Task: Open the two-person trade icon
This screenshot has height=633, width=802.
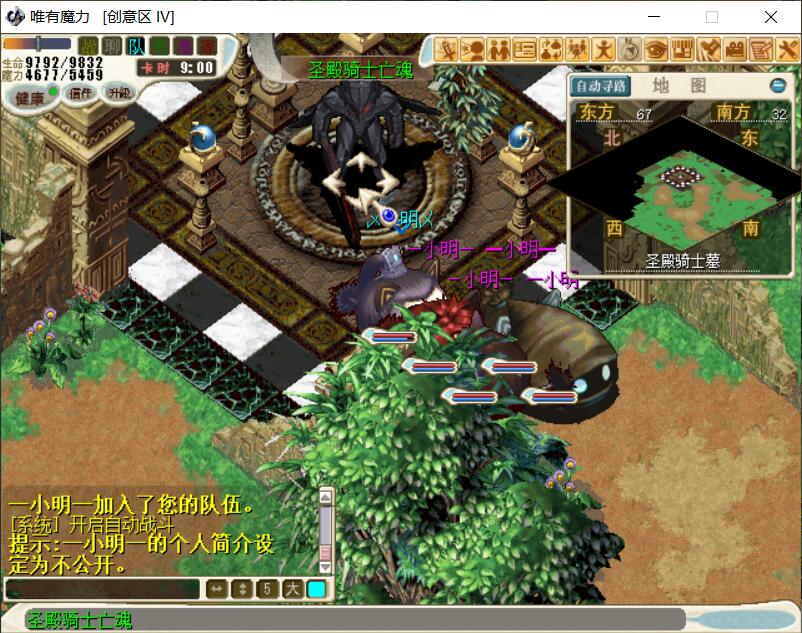Action: click(499, 48)
